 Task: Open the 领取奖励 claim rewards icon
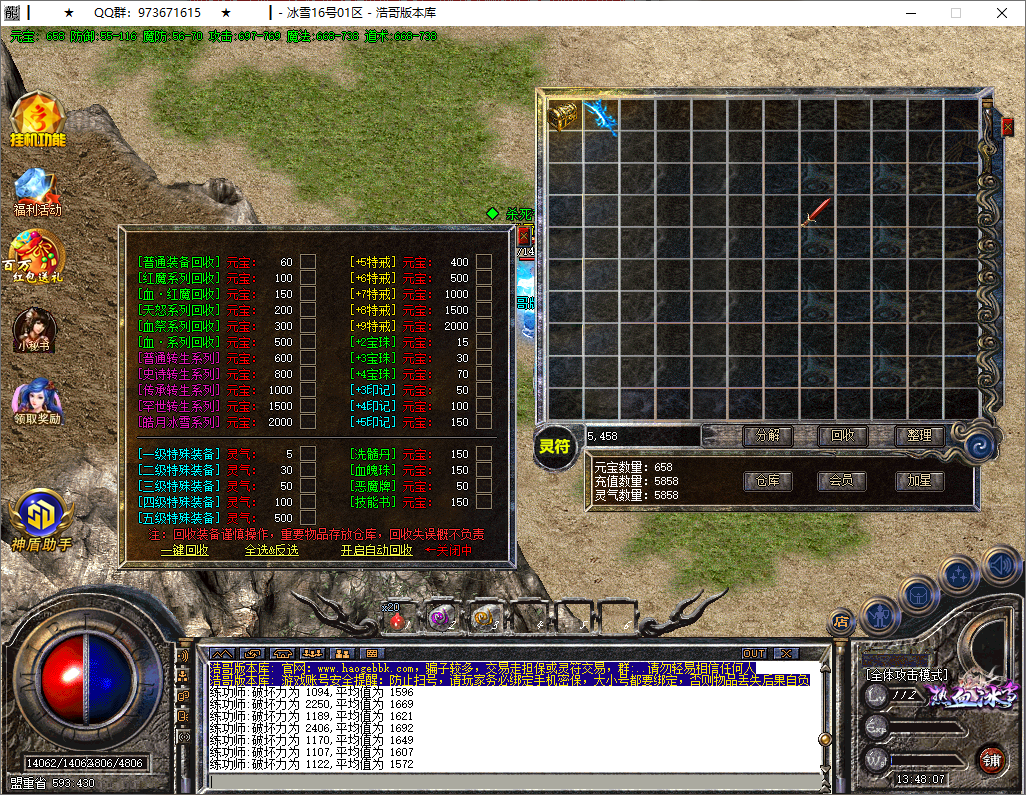pyautogui.click(x=37, y=400)
